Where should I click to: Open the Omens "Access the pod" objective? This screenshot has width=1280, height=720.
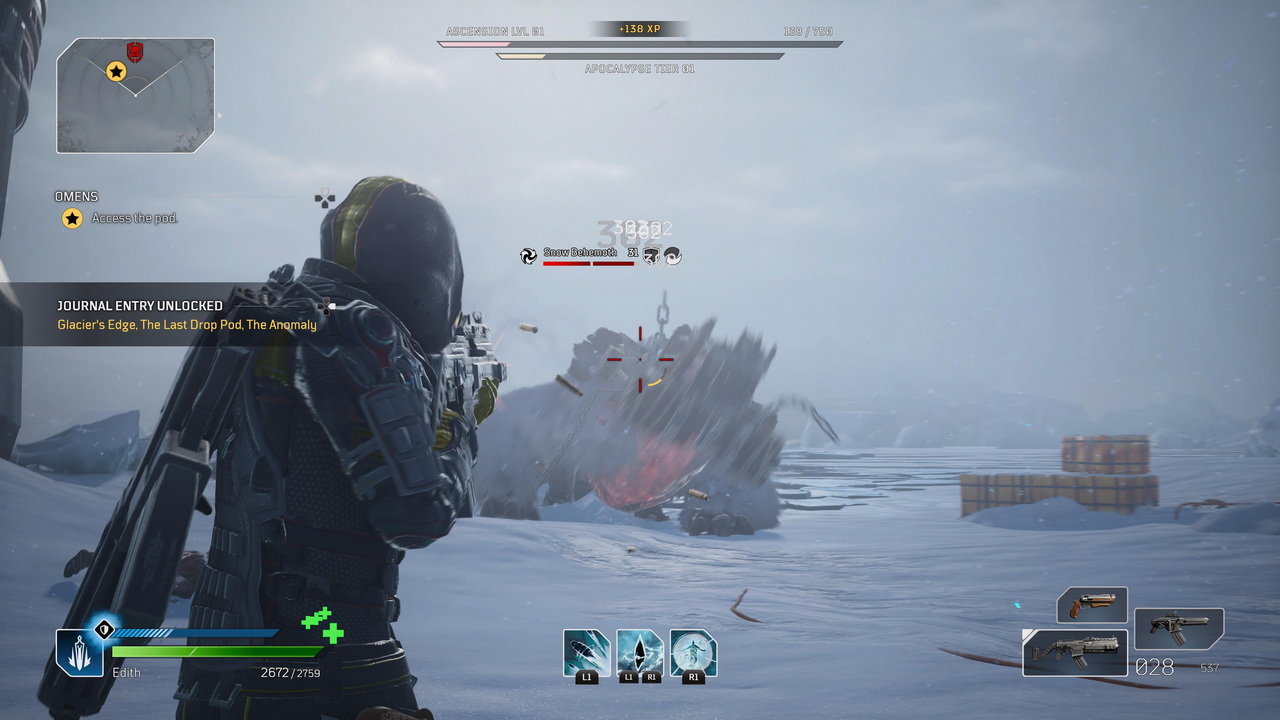coord(134,218)
